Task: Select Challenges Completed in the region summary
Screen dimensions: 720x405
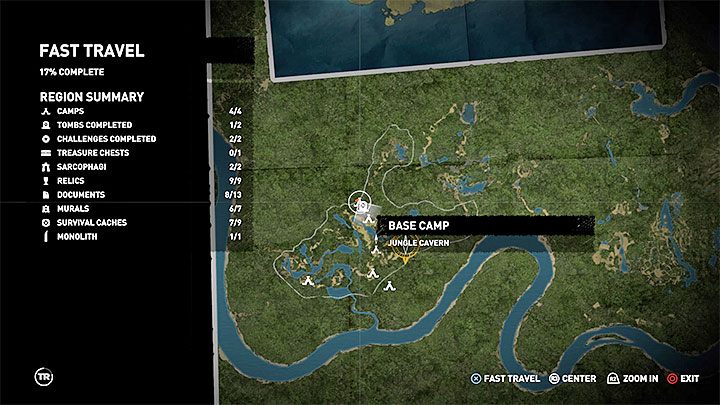Action: pos(106,139)
